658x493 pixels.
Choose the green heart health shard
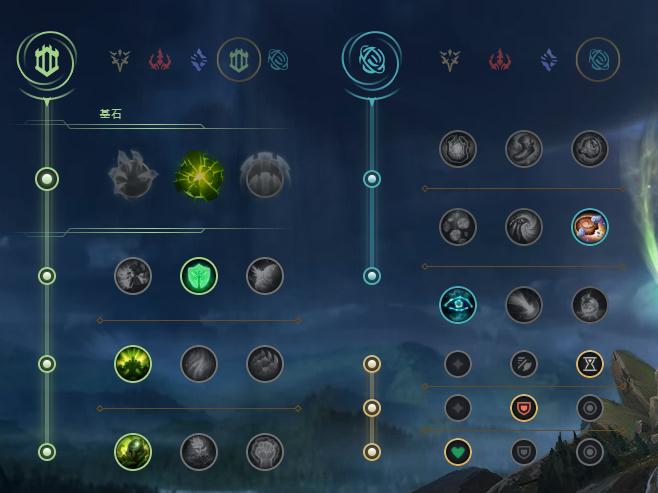tap(458, 452)
